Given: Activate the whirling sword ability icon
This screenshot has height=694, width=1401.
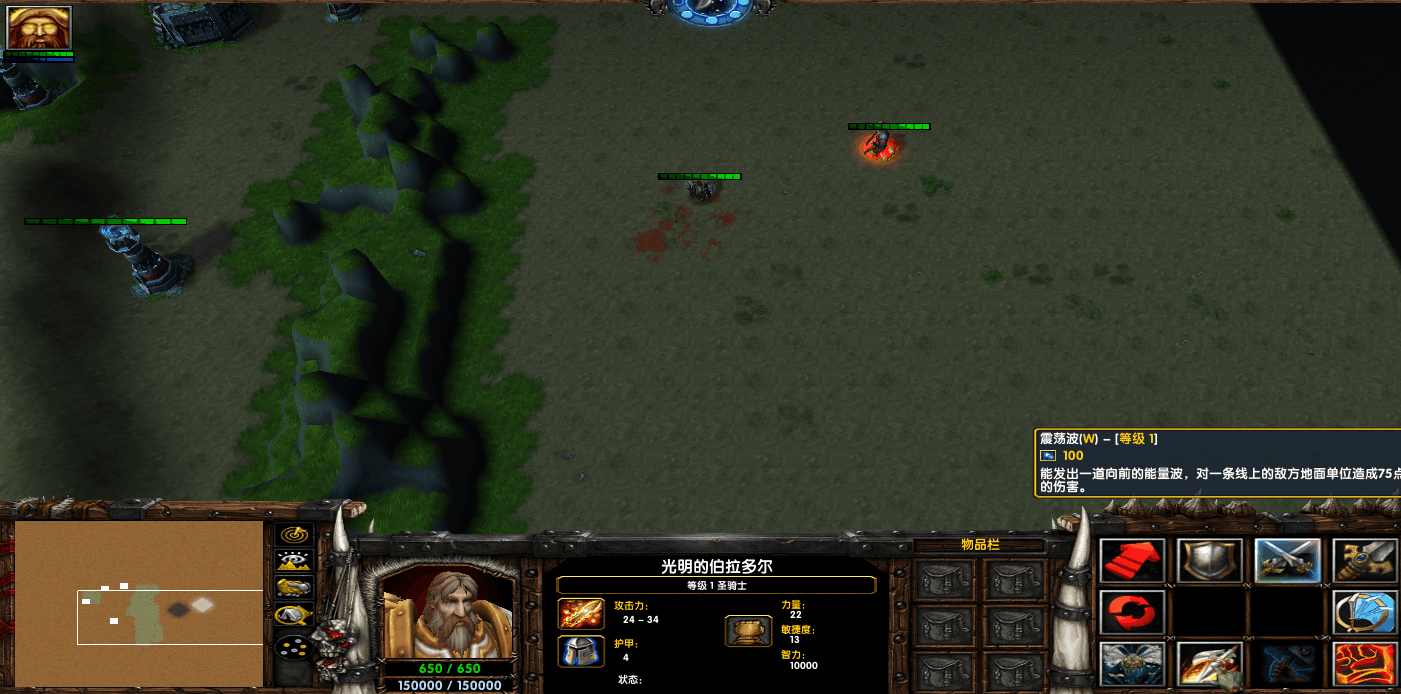Looking at the screenshot, I should tap(1366, 612).
